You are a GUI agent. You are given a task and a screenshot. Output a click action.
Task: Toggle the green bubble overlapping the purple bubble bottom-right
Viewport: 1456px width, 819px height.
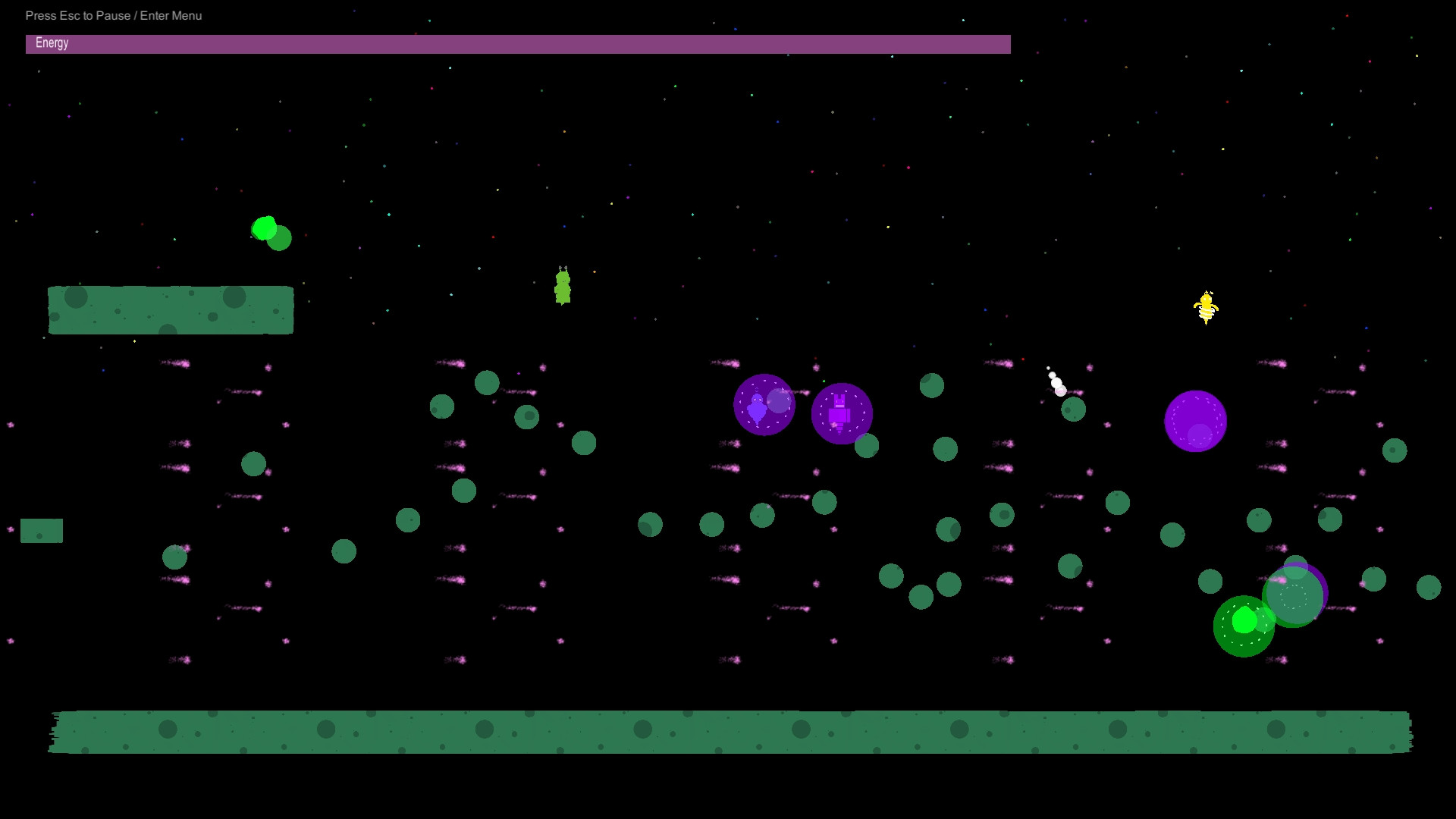[1294, 595]
